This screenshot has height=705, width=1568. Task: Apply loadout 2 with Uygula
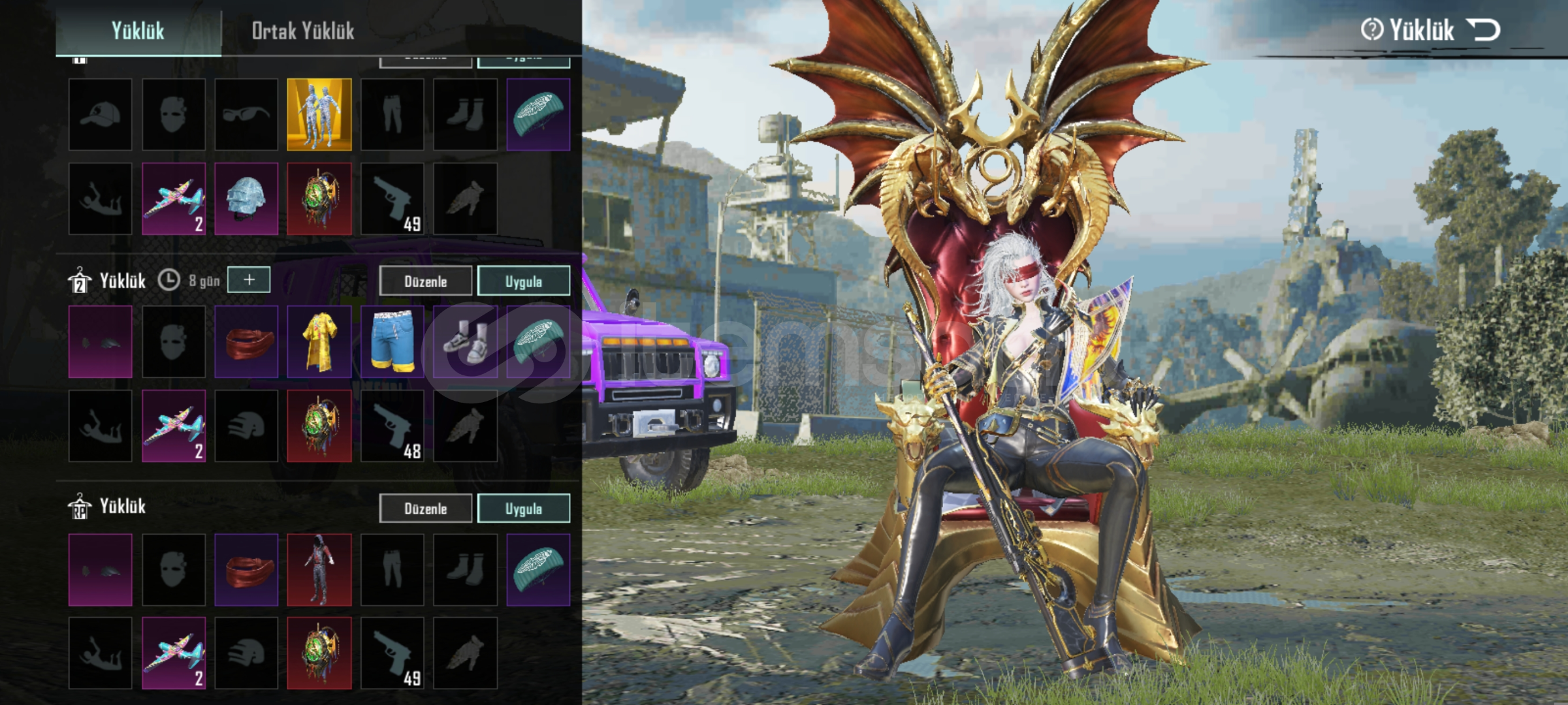(x=523, y=281)
